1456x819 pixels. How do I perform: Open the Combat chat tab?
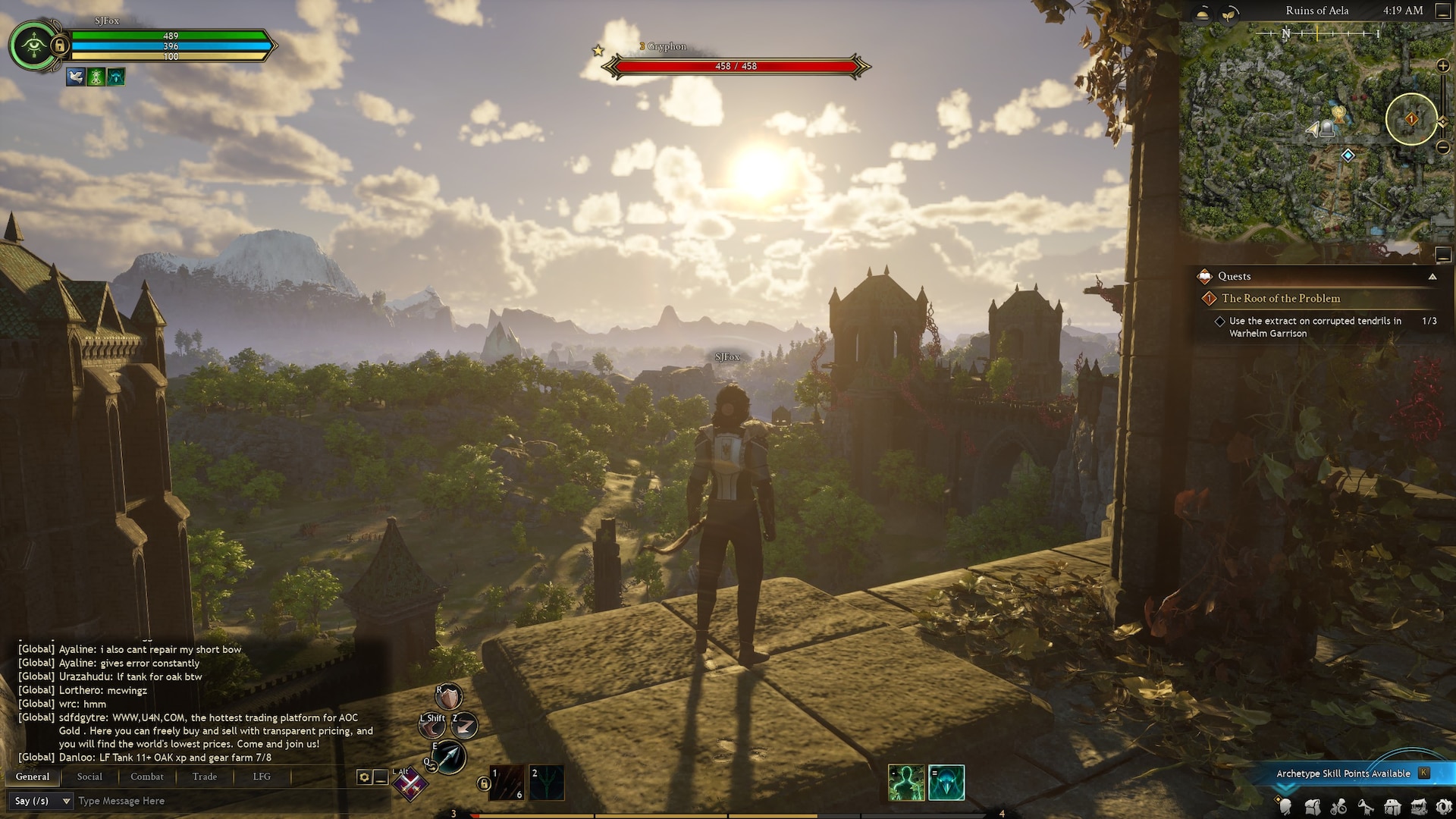pyautogui.click(x=146, y=777)
